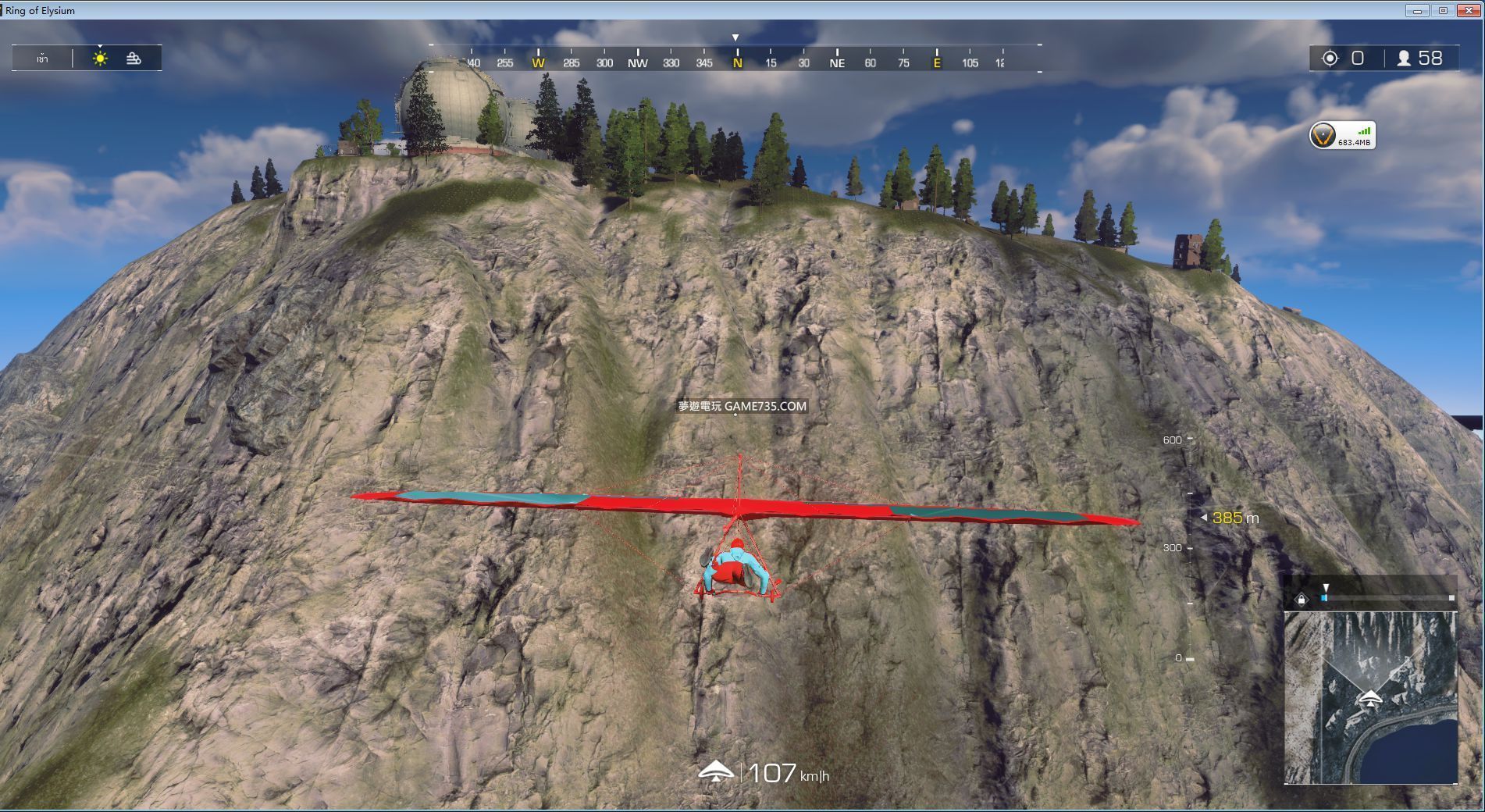1485x812 pixels.
Task: Minimize the game window
Action: [x=1417, y=10]
